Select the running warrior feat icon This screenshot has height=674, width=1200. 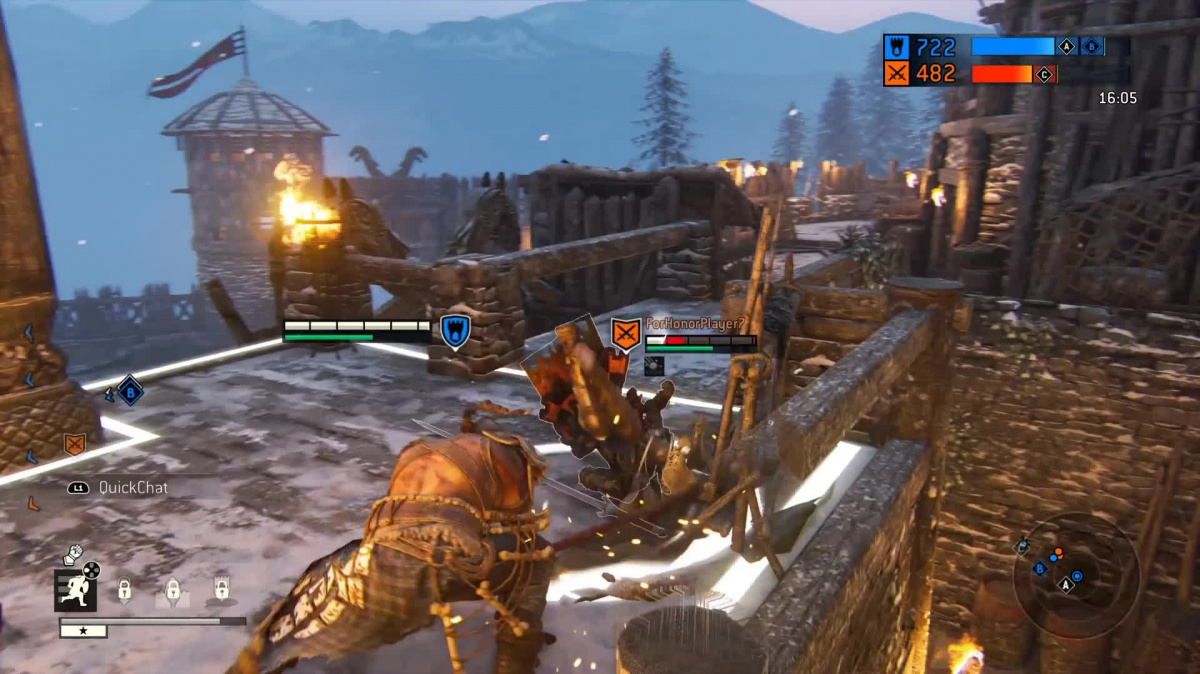(x=75, y=590)
